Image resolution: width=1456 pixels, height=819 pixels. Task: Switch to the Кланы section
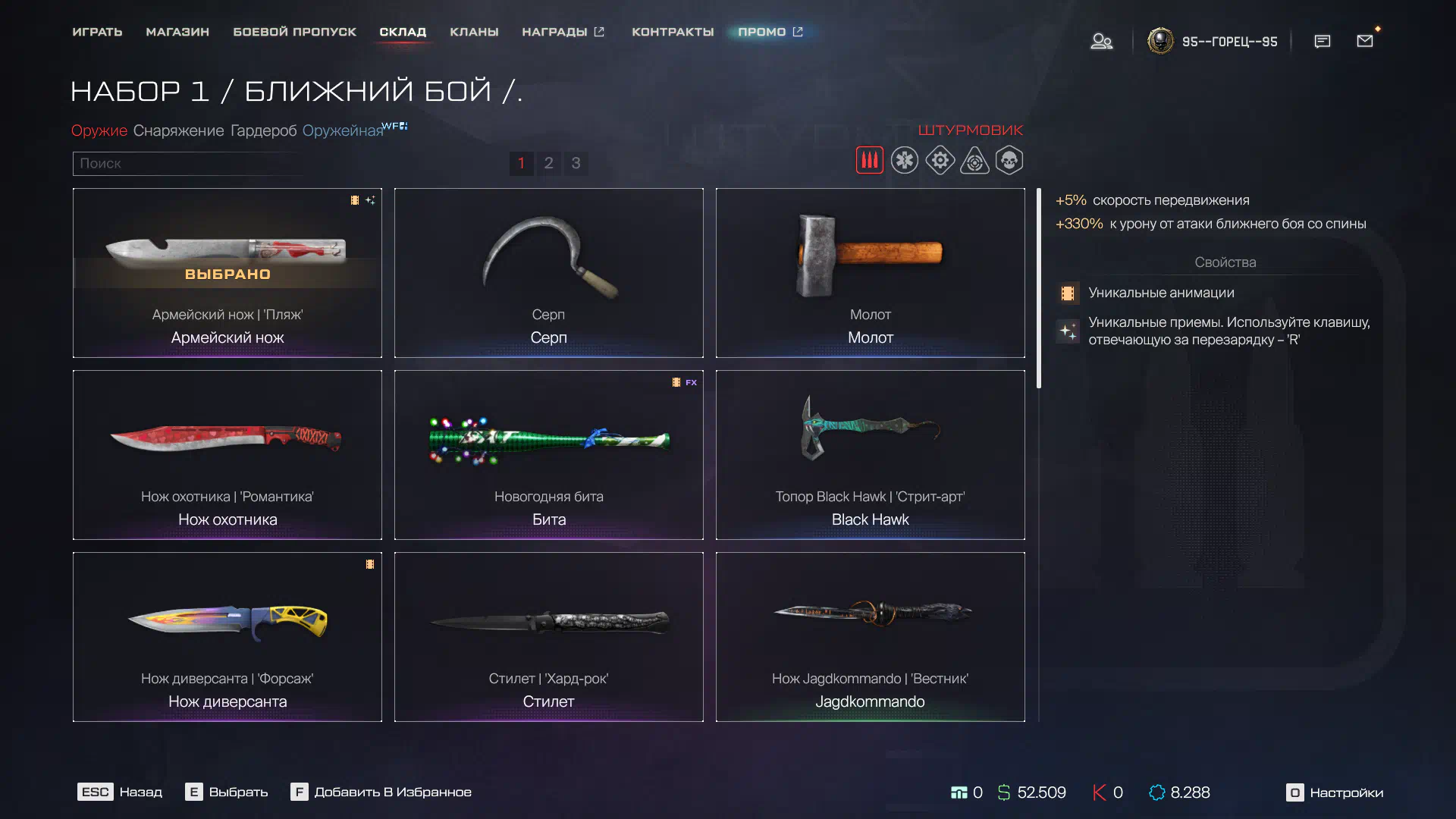(474, 32)
